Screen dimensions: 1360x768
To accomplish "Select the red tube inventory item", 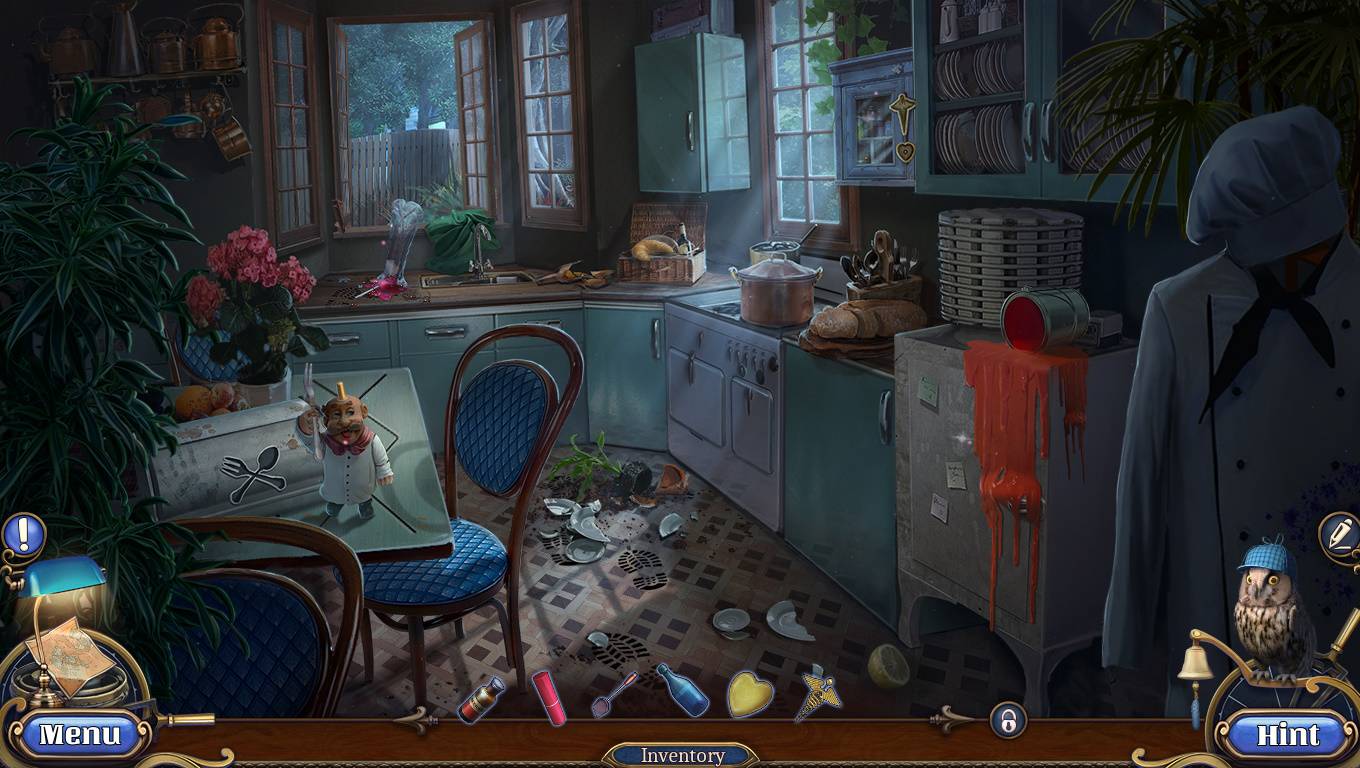I will [549, 696].
